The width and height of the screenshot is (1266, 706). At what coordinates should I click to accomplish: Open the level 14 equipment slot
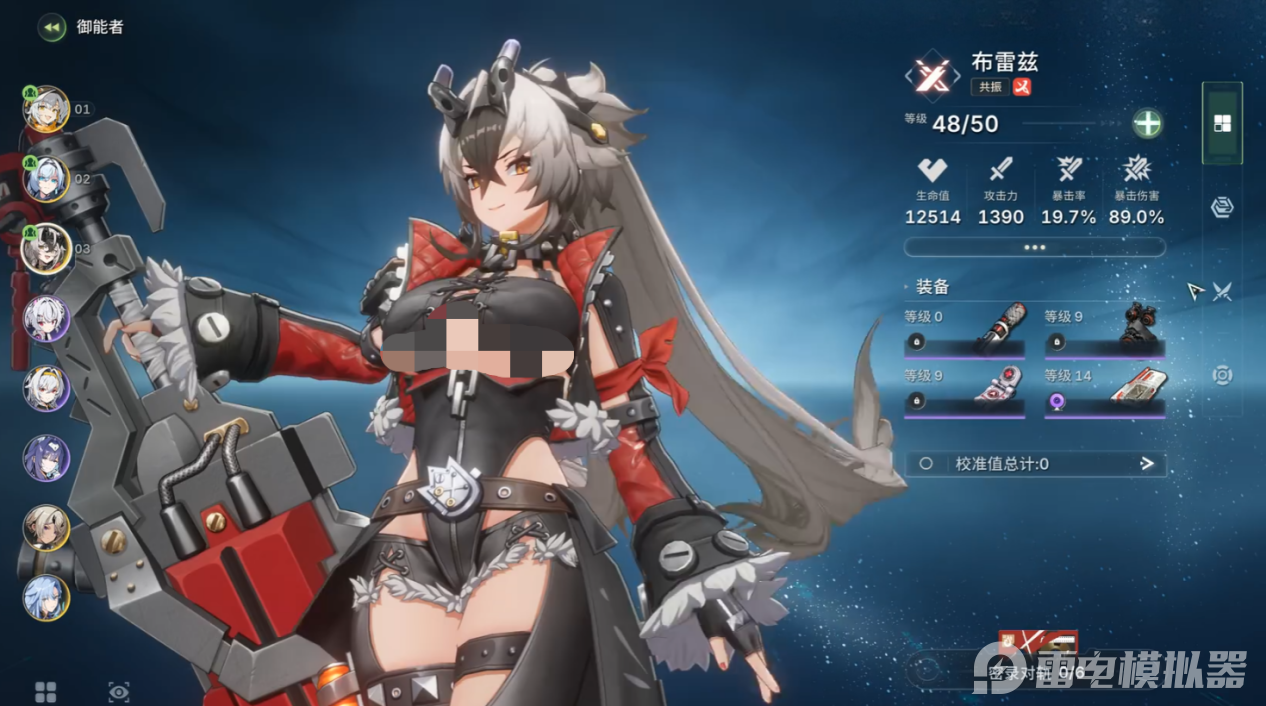(x=1104, y=392)
